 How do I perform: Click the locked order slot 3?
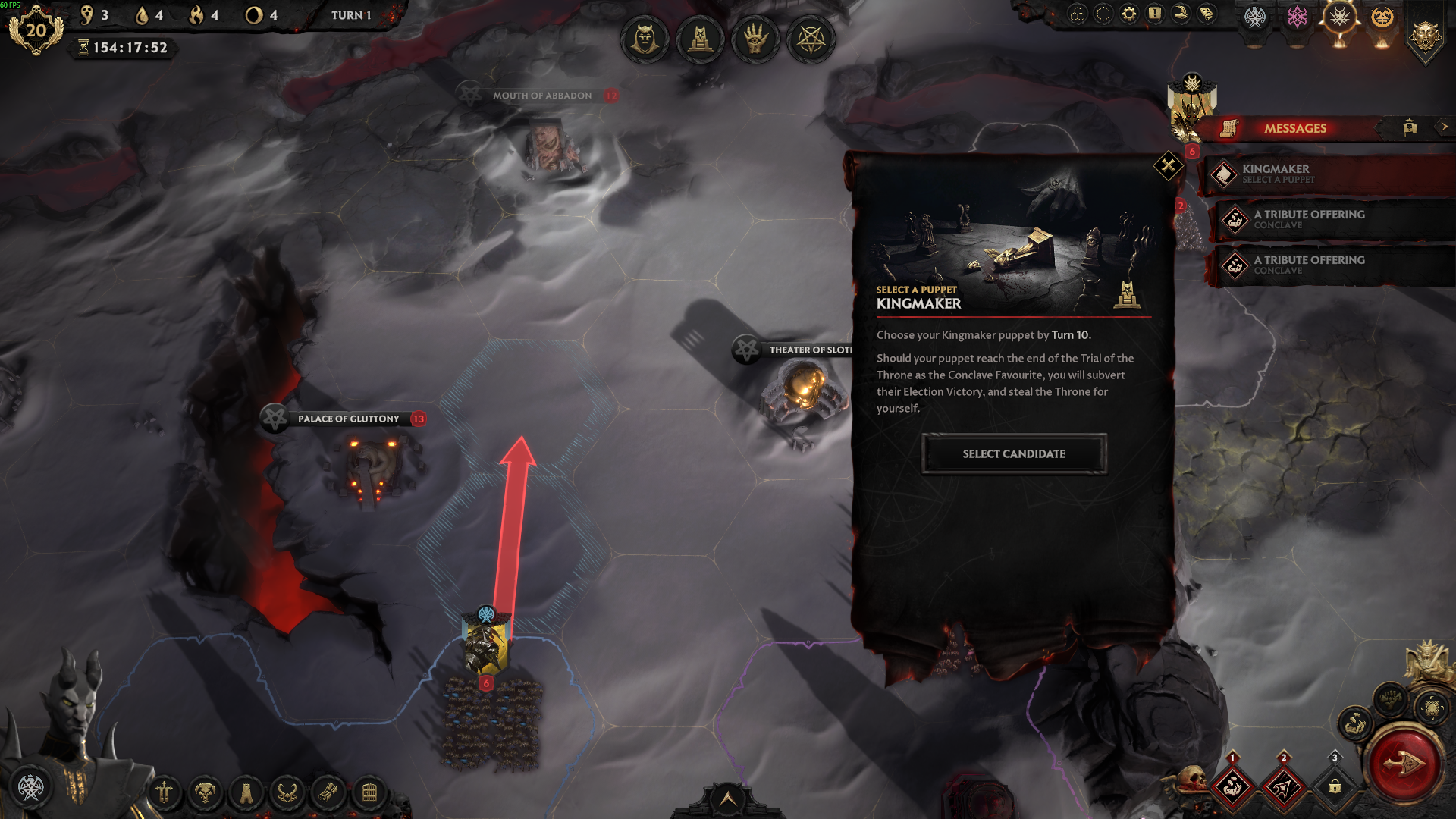tap(1335, 787)
